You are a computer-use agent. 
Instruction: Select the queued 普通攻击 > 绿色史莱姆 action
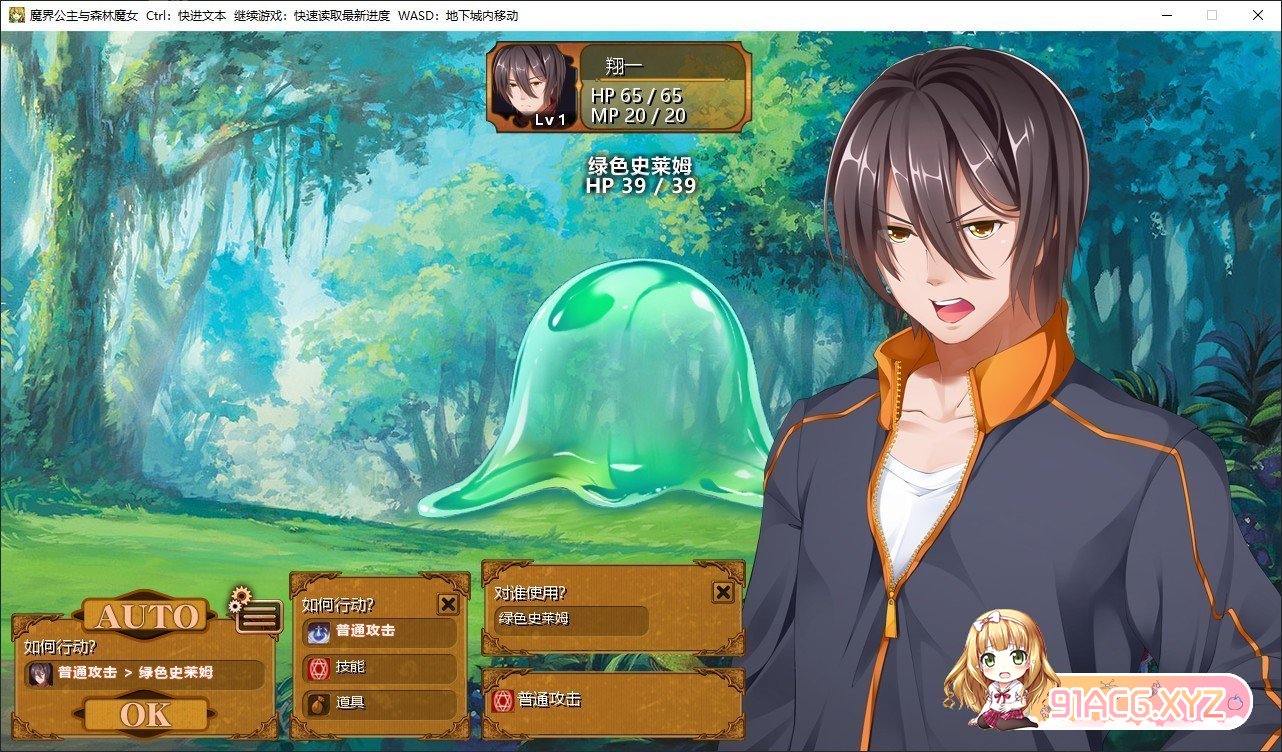[x=145, y=673]
